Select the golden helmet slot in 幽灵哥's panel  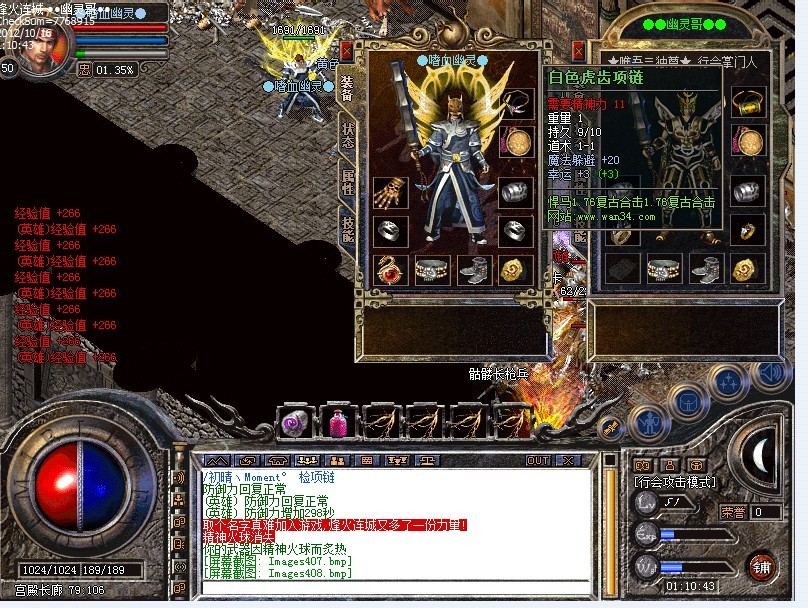748,103
